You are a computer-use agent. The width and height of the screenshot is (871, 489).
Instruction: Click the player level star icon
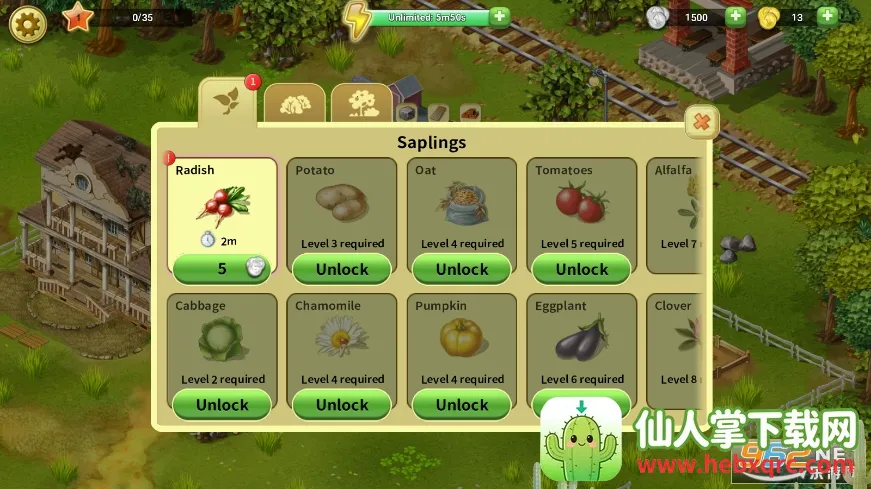pos(77,18)
